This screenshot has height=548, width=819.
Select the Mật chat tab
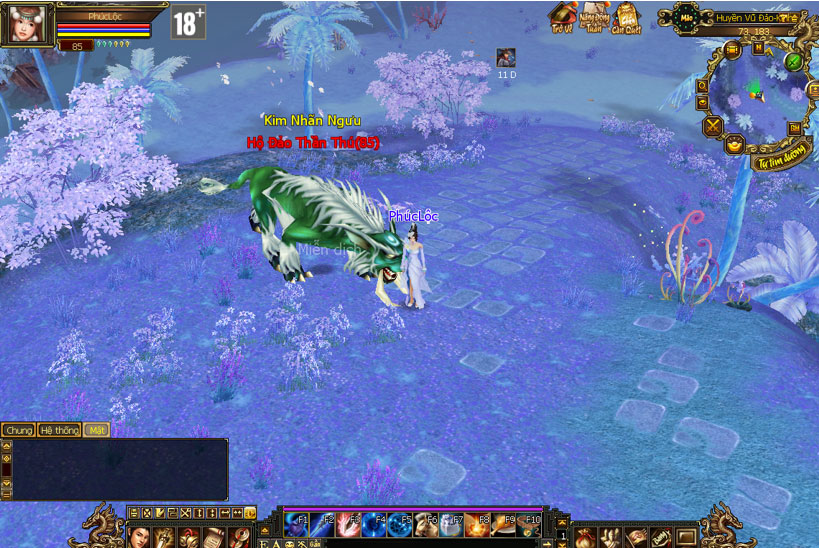coord(96,430)
